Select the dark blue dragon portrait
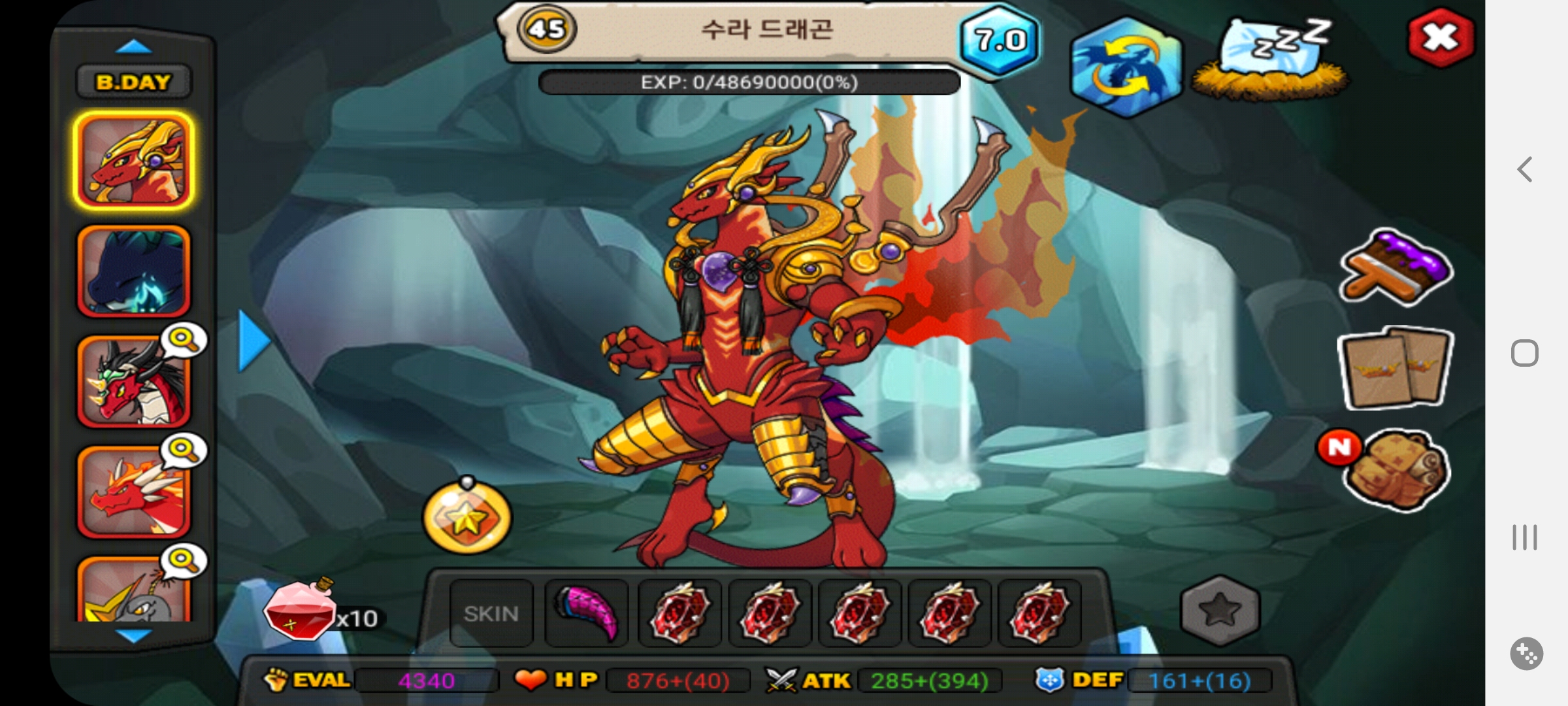Viewport: 1568px width, 706px height. click(134, 271)
